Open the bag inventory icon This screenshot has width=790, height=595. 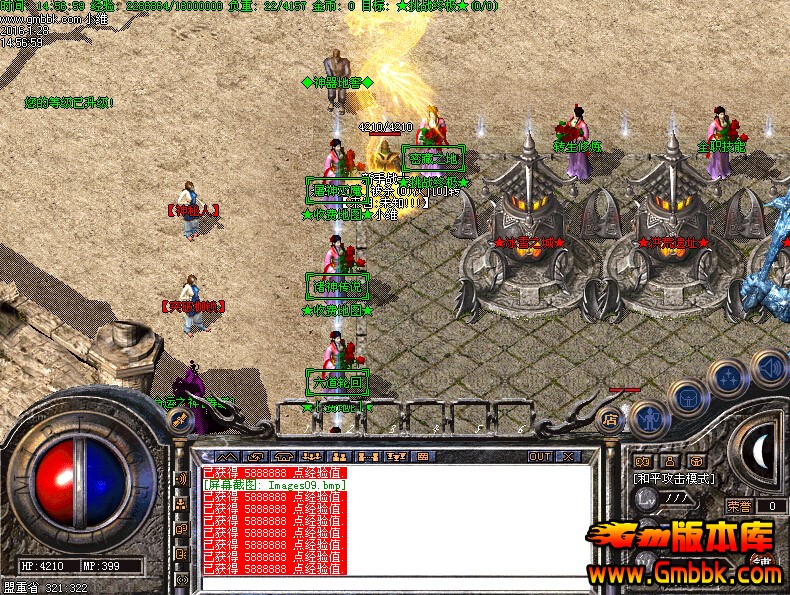[689, 400]
